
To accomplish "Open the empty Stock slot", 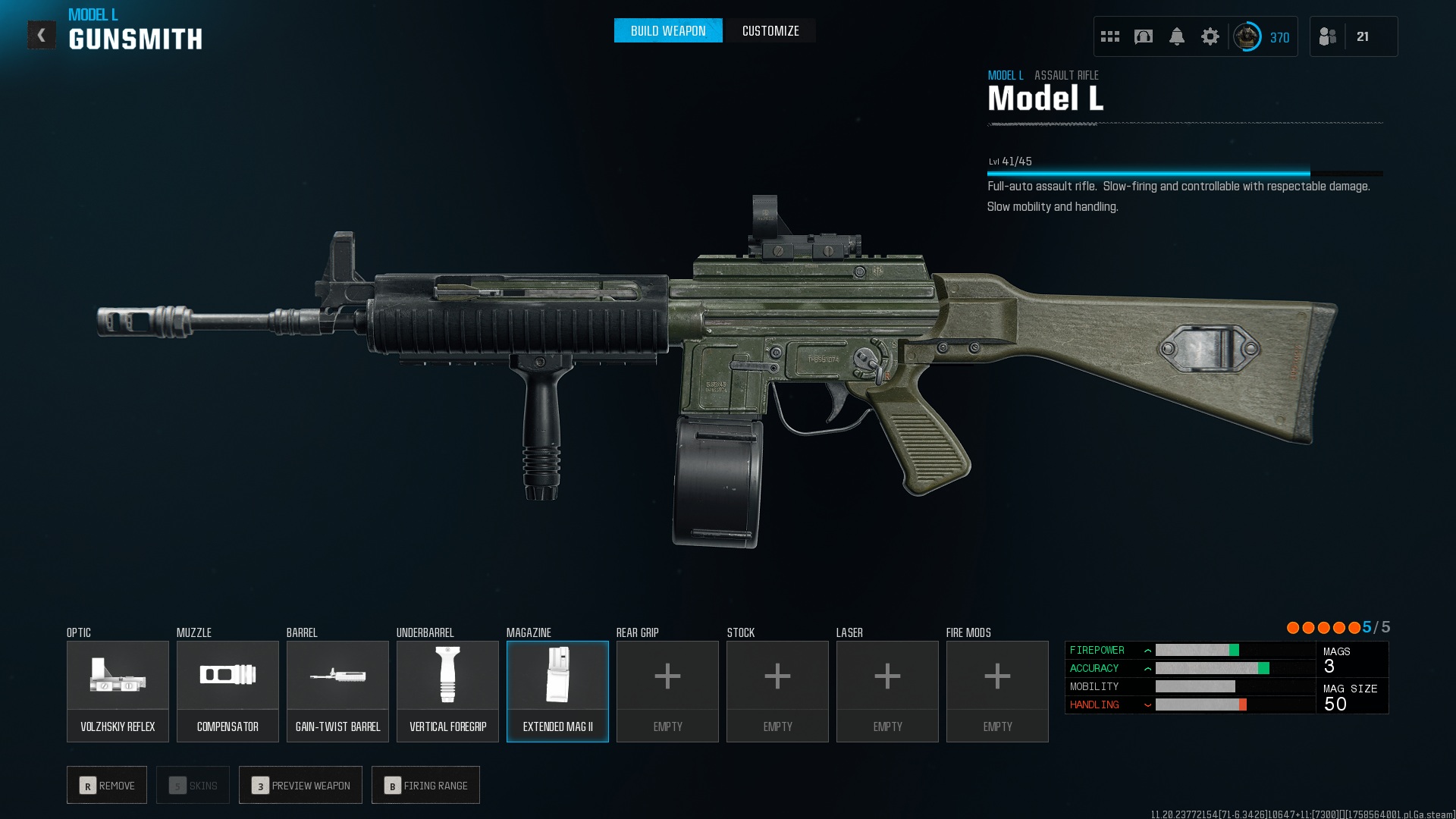I will pyautogui.click(x=777, y=691).
